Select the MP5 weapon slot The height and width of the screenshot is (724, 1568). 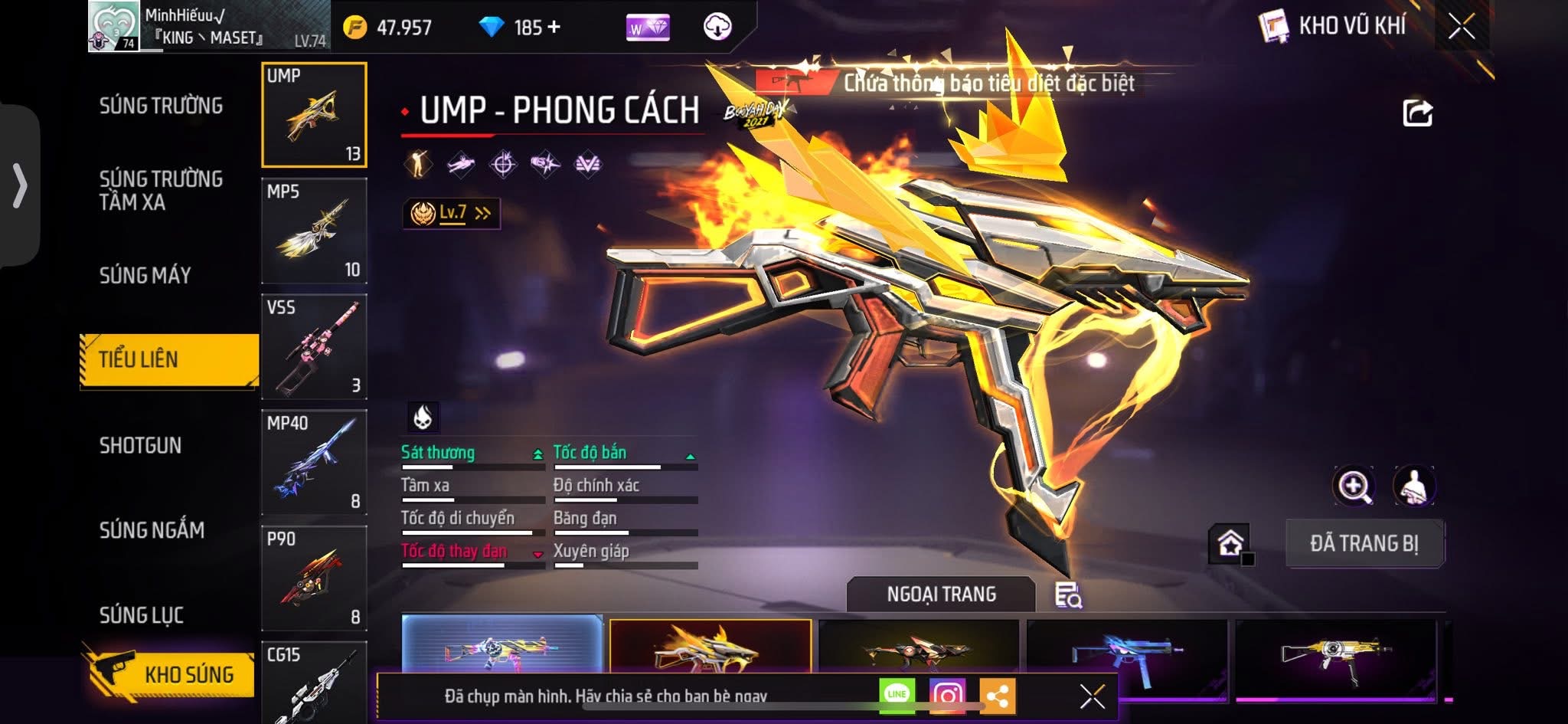314,231
